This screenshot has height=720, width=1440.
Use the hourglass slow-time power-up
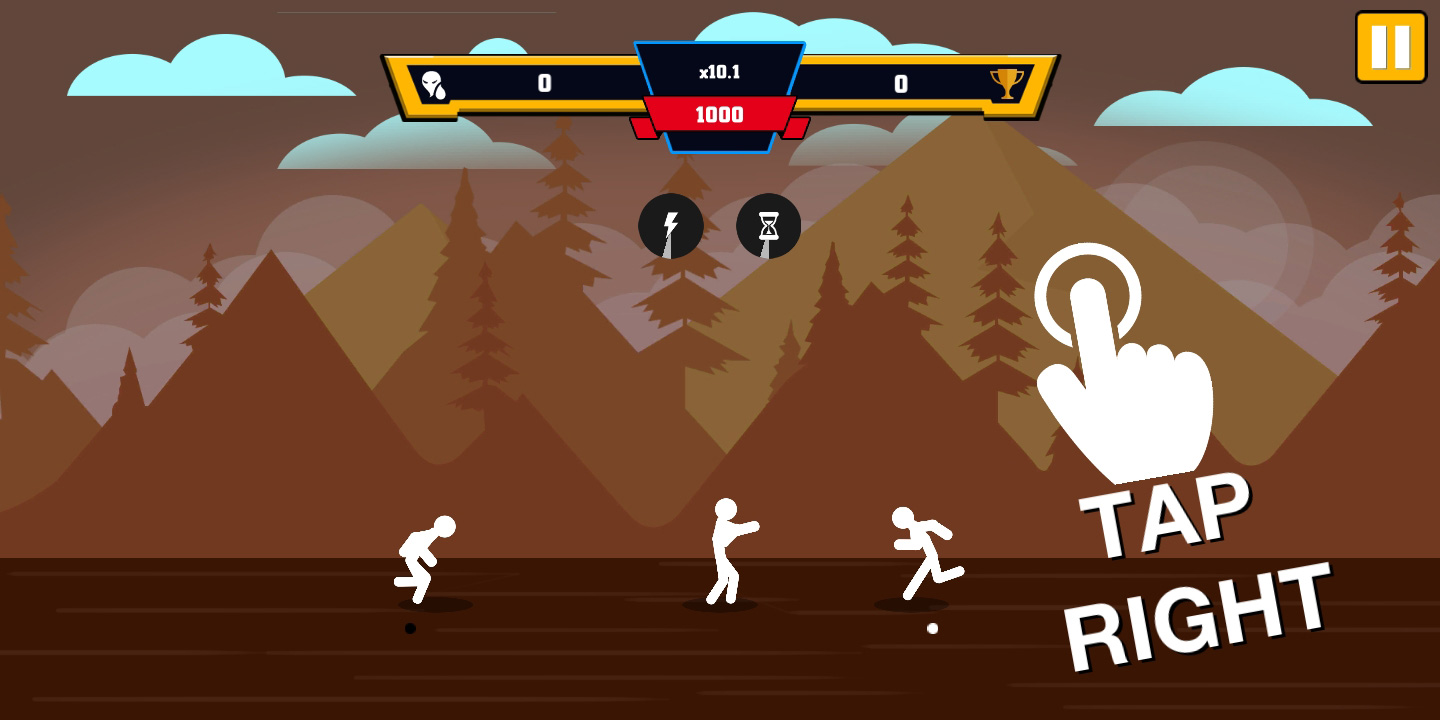[x=768, y=226]
